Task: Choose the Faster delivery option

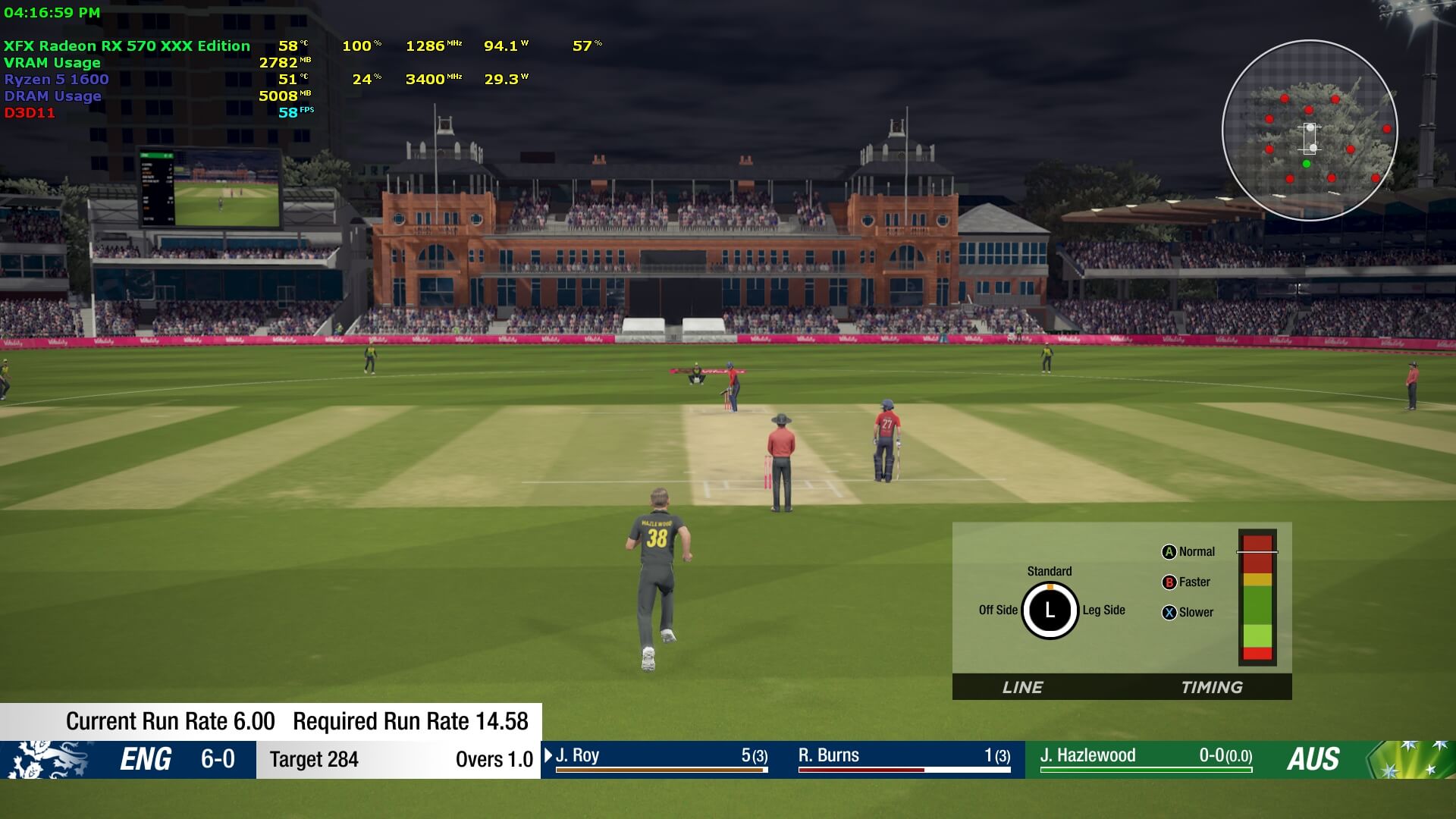Action: tap(1187, 582)
